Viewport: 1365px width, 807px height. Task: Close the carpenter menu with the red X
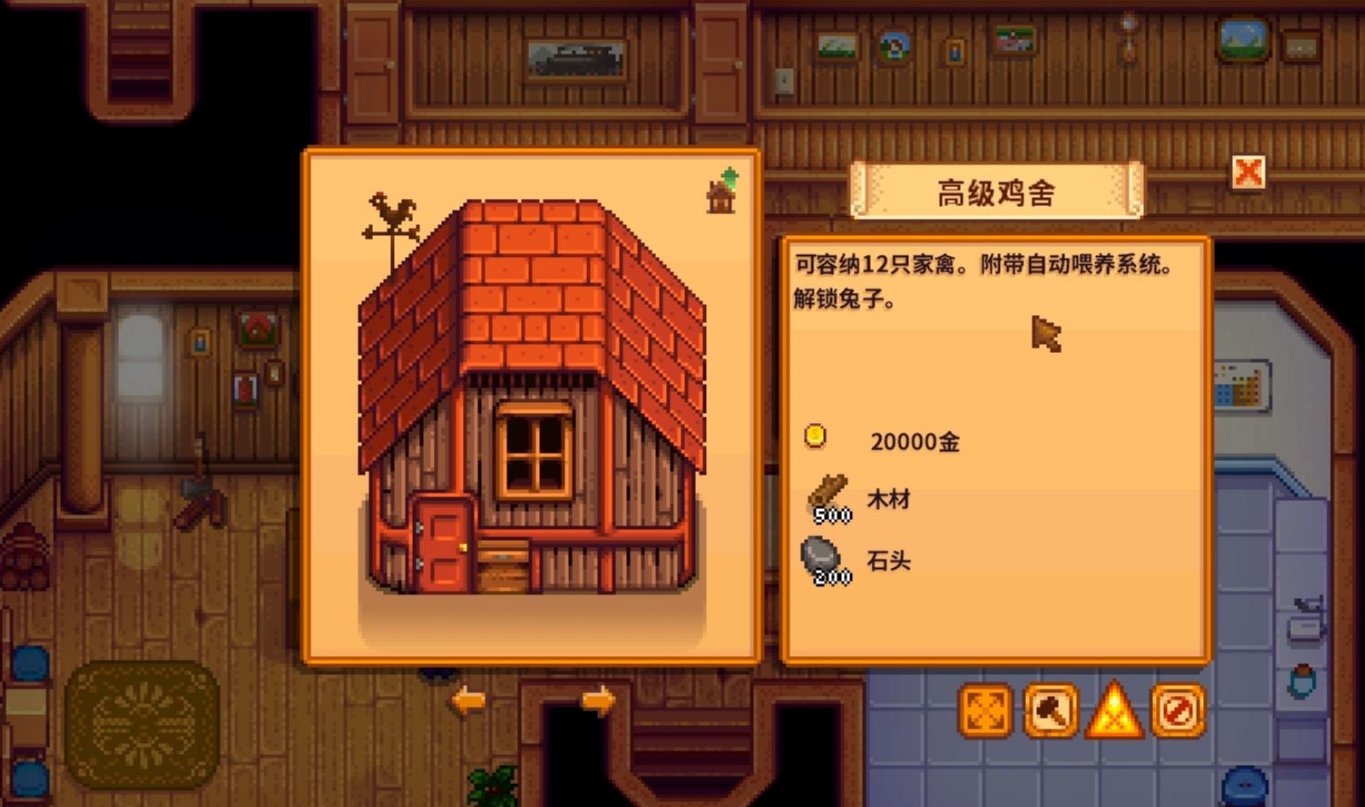point(1247,173)
